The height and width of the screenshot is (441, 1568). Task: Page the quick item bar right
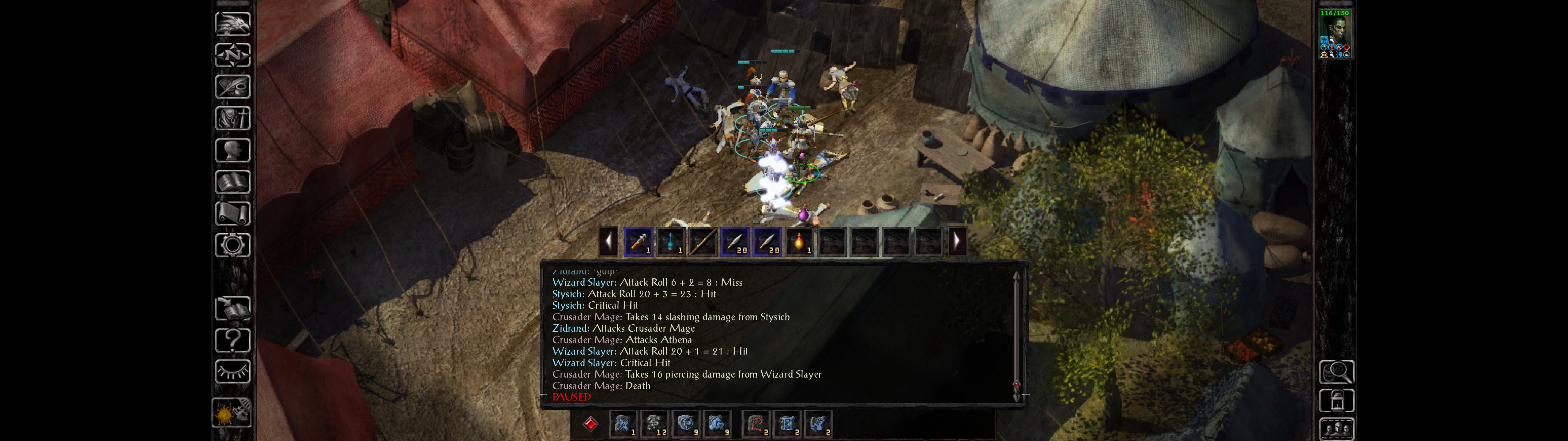(x=957, y=242)
